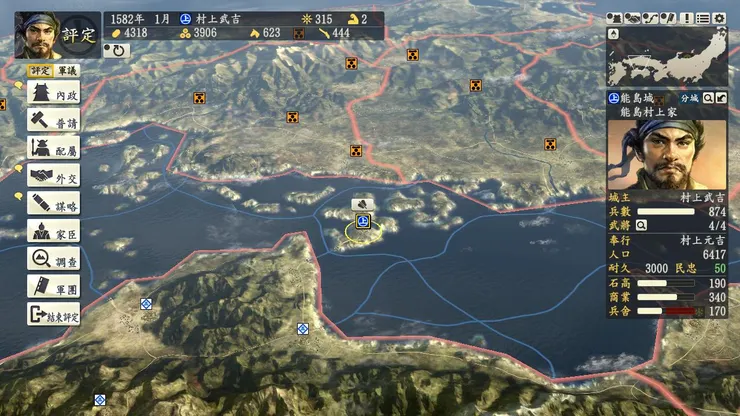This screenshot has width=740, height=416.
Task: Switch to the 軍議 tab
Action: (x=66, y=70)
